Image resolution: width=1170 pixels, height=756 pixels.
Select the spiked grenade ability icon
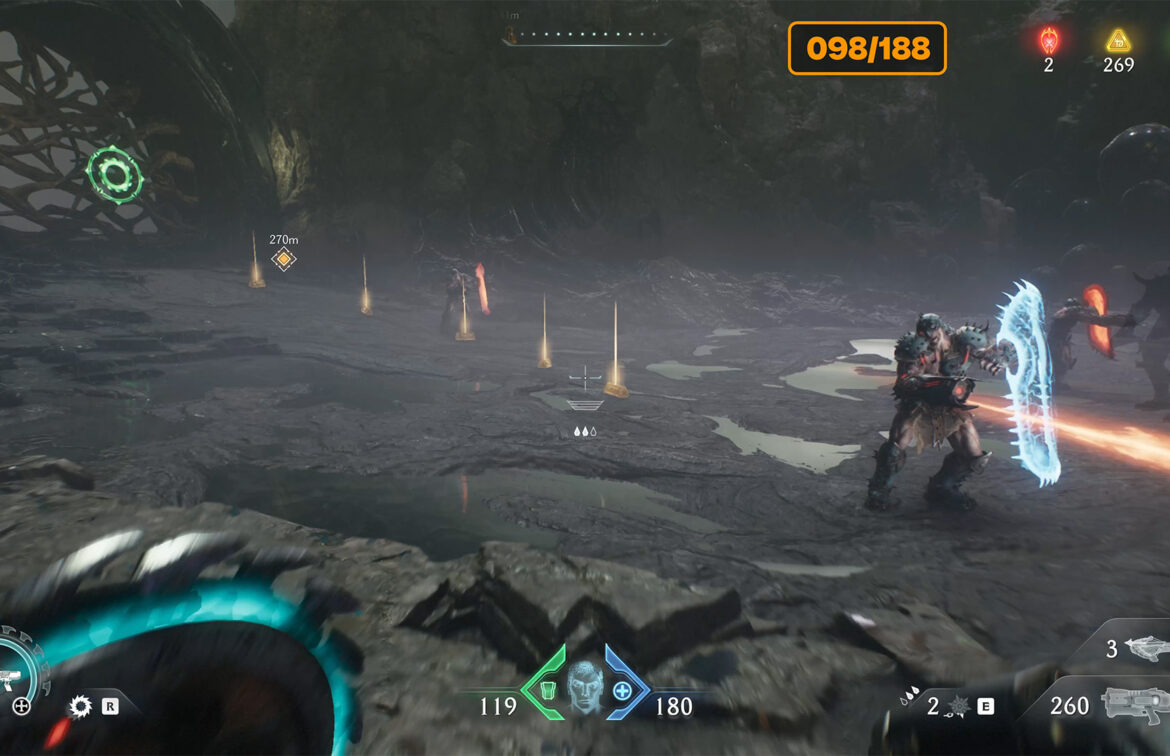(958, 707)
